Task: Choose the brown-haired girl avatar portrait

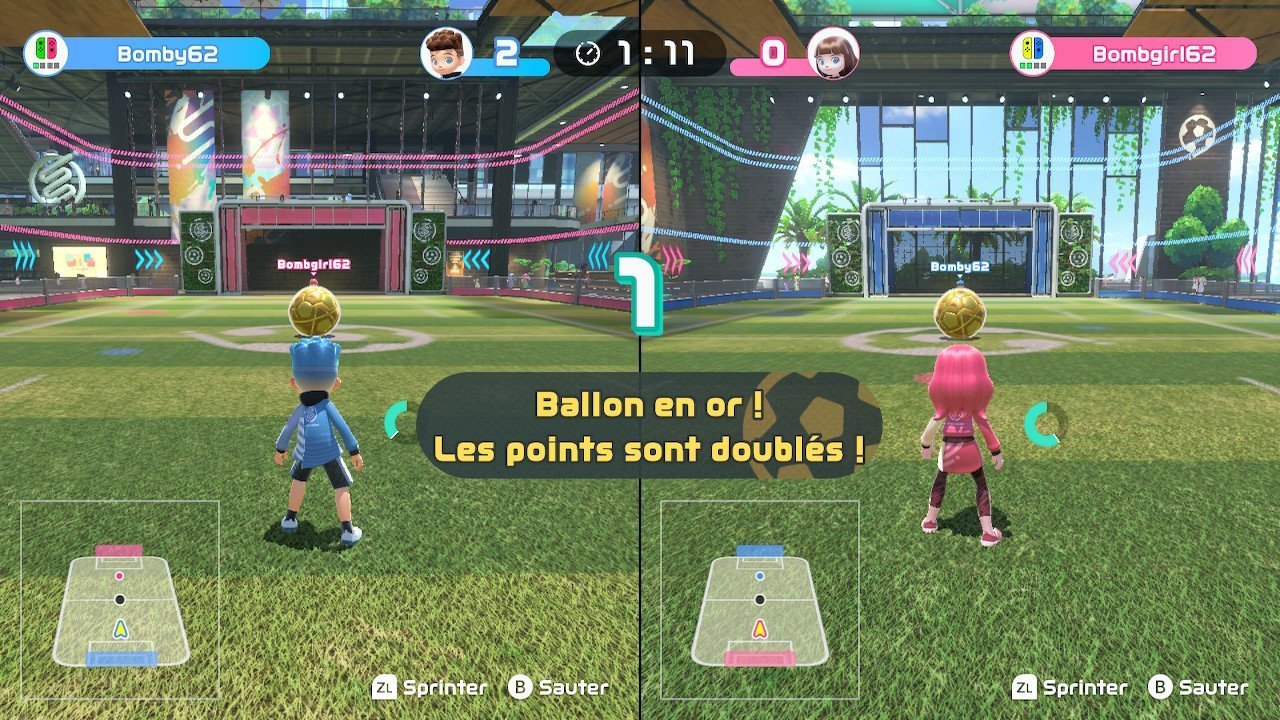Action: pyautogui.click(x=833, y=53)
